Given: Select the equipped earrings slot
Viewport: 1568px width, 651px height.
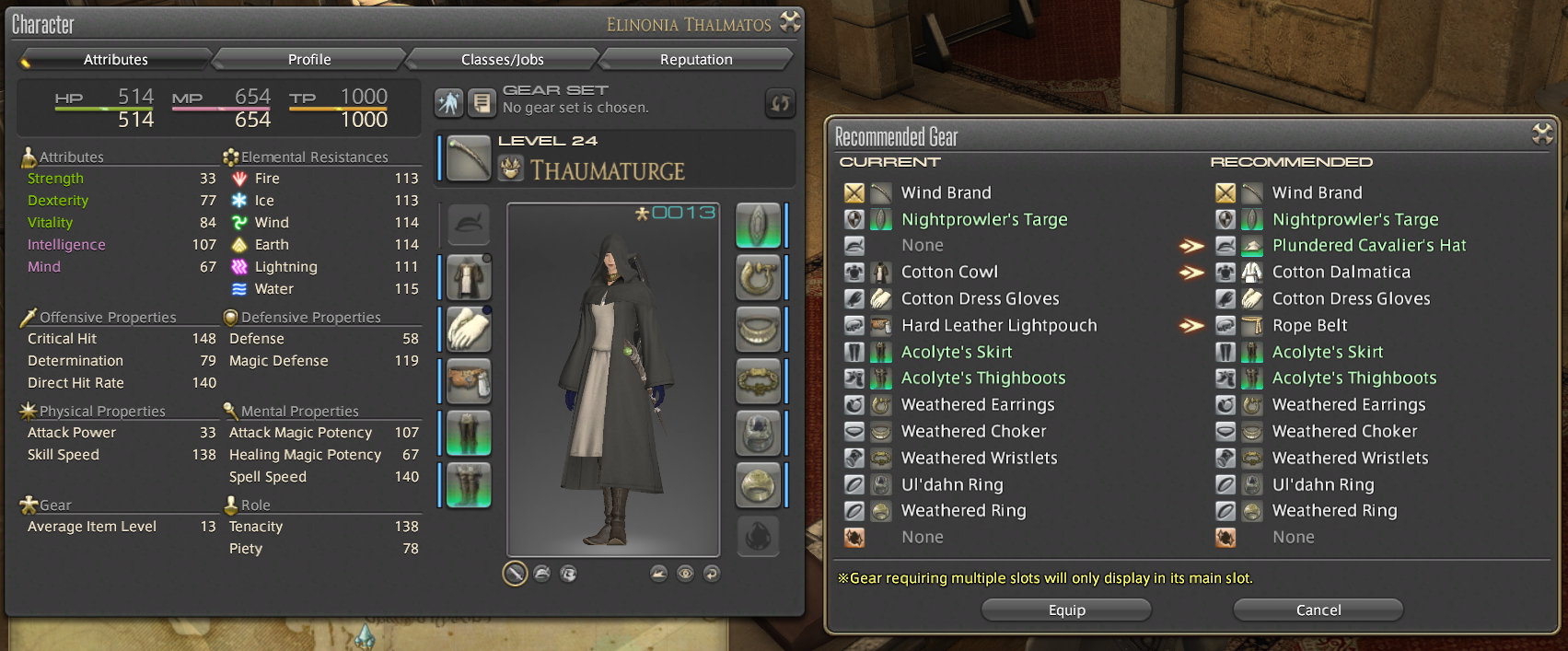Looking at the screenshot, I should tap(758, 277).
